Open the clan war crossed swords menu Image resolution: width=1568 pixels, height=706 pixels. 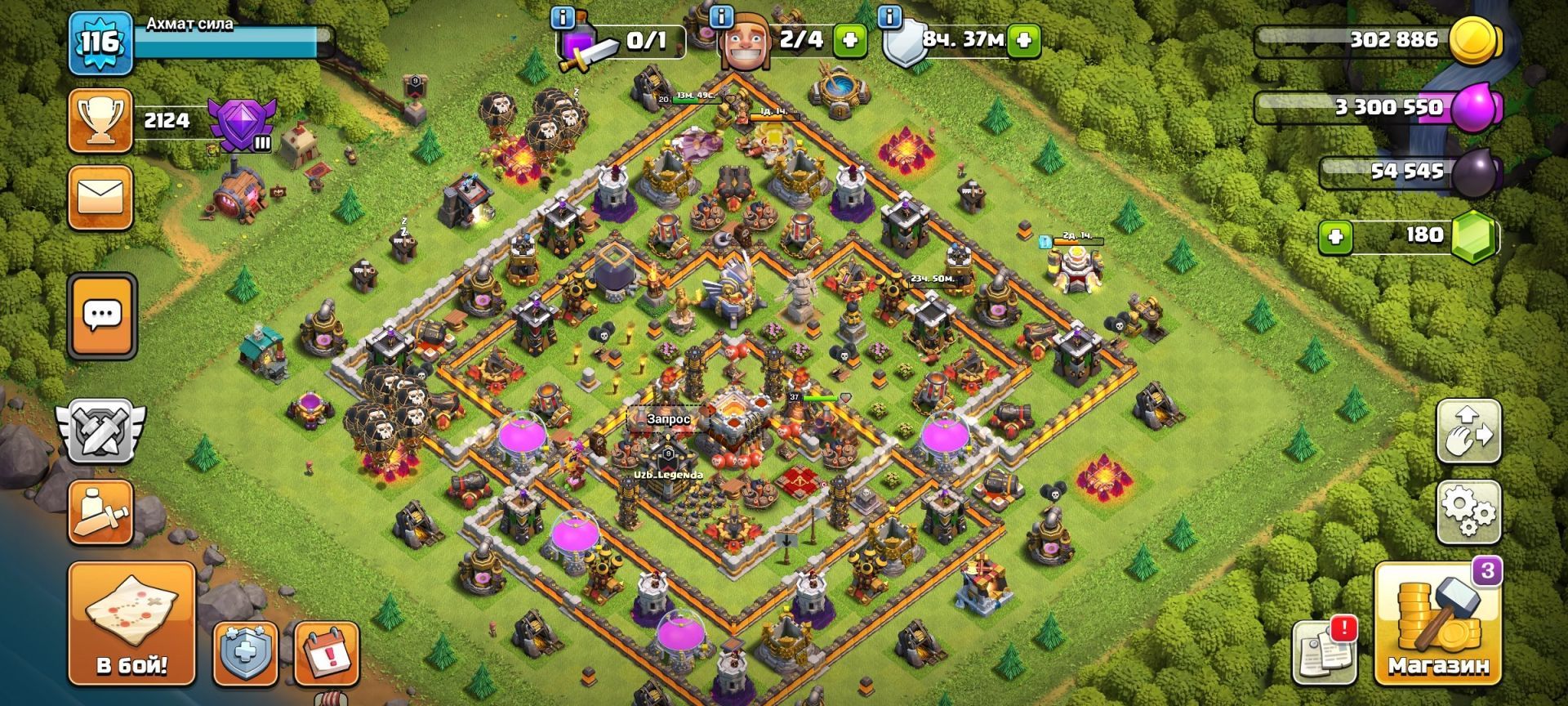pyautogui.click(x=100, y=431)
